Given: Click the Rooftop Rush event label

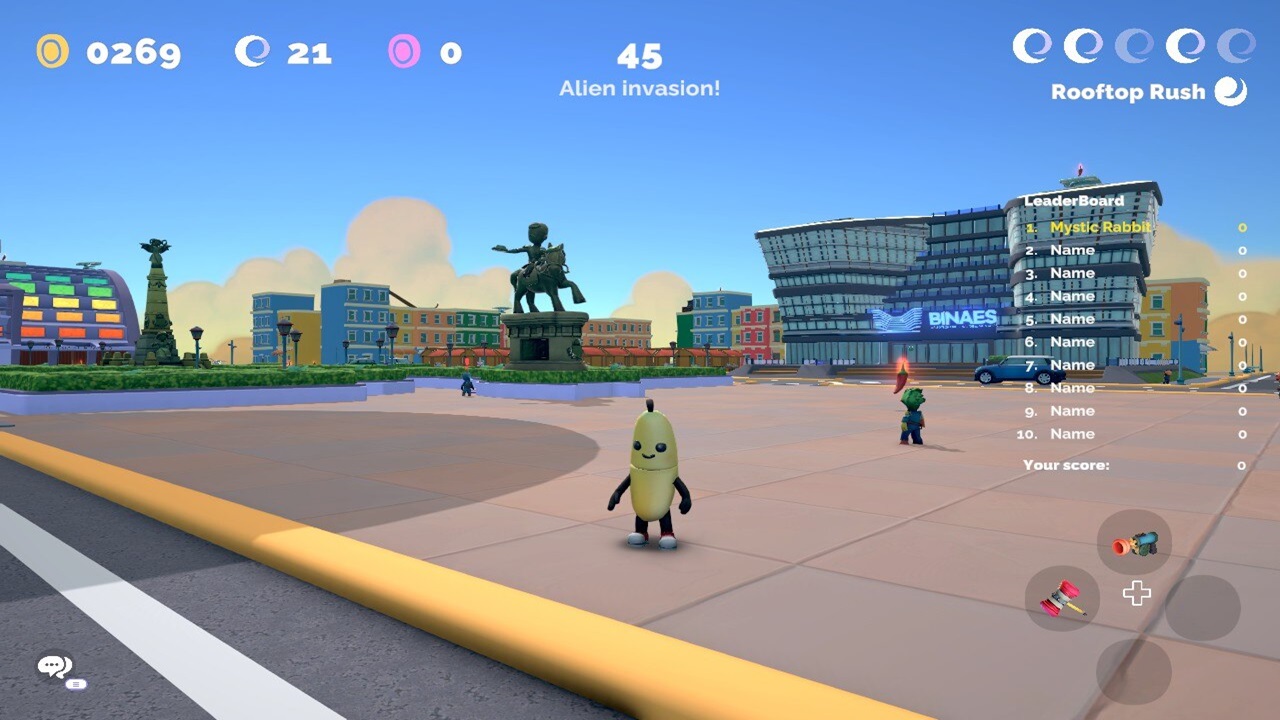Looking at the screenshot, I should 1129,92.
